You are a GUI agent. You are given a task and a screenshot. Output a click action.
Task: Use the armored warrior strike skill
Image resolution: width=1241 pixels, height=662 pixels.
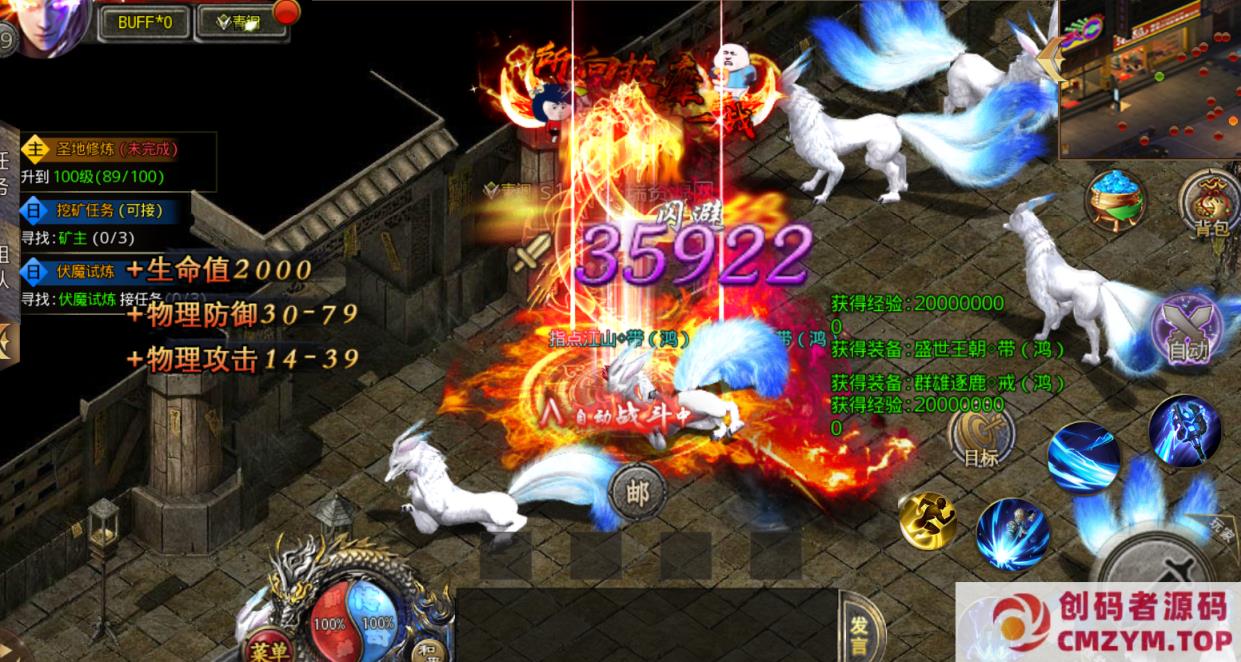[x=1184, y=431]
